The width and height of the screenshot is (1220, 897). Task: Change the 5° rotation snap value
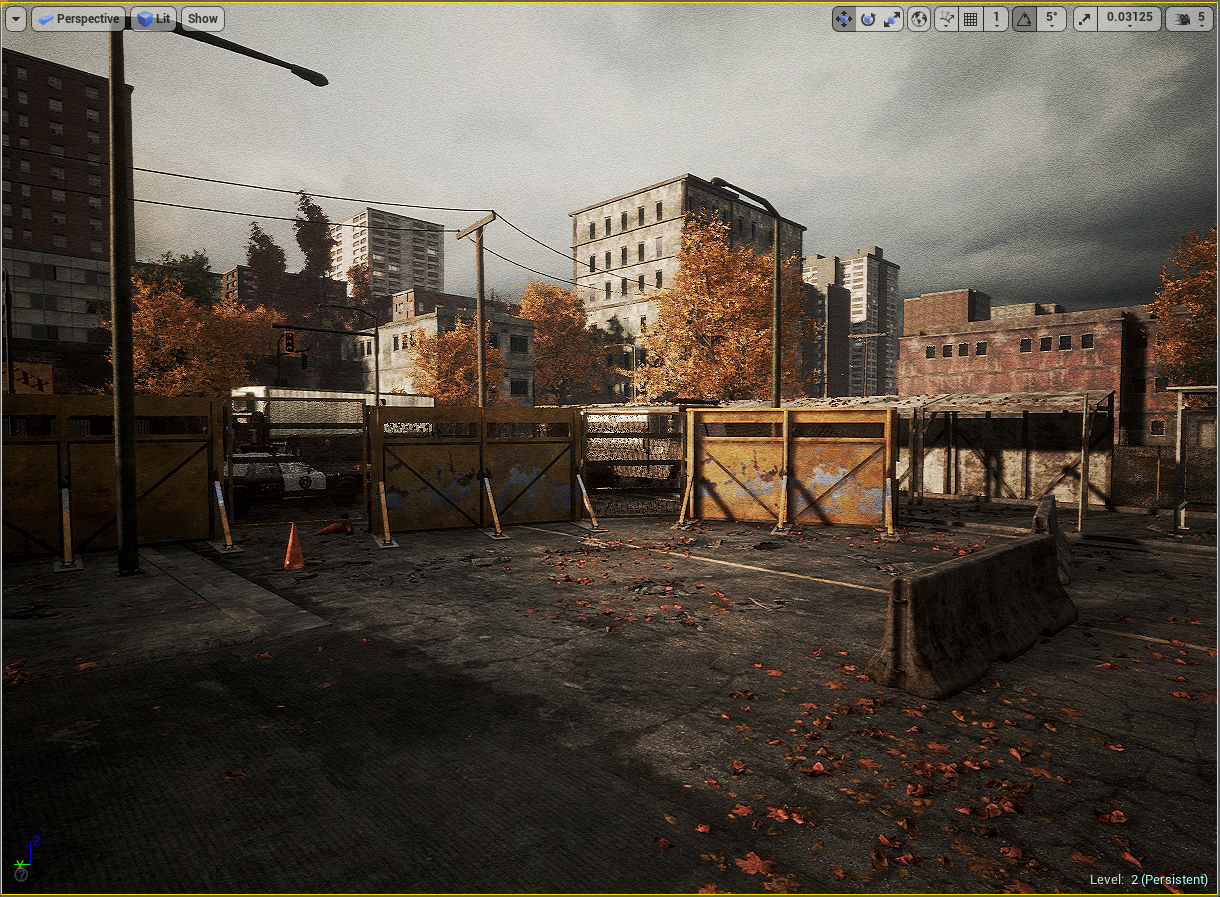(x=1051, y=19)
